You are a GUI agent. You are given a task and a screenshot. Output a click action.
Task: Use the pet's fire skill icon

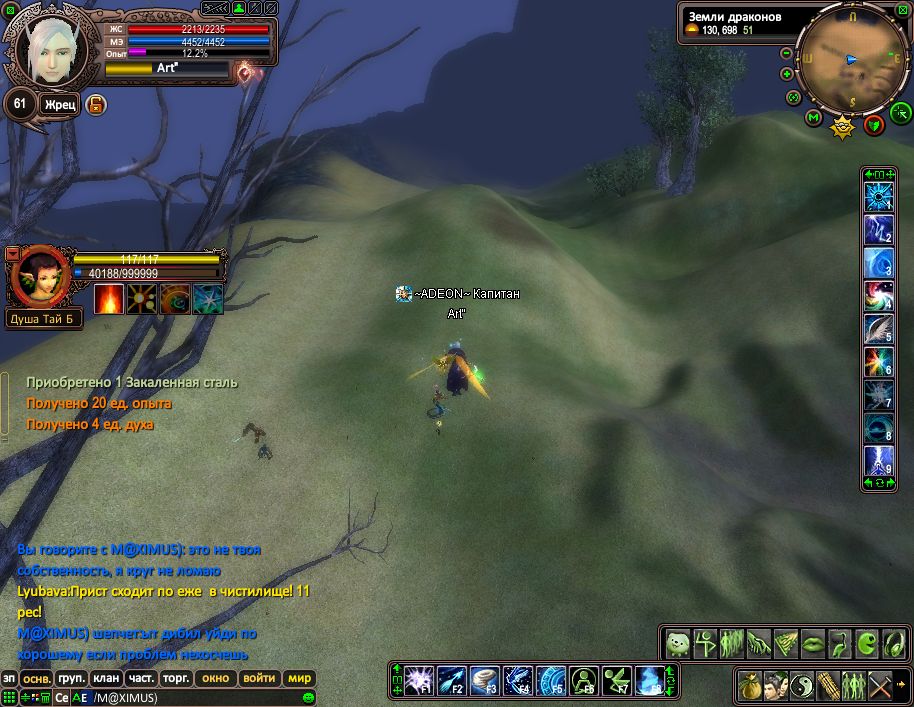tap(109, 299)
